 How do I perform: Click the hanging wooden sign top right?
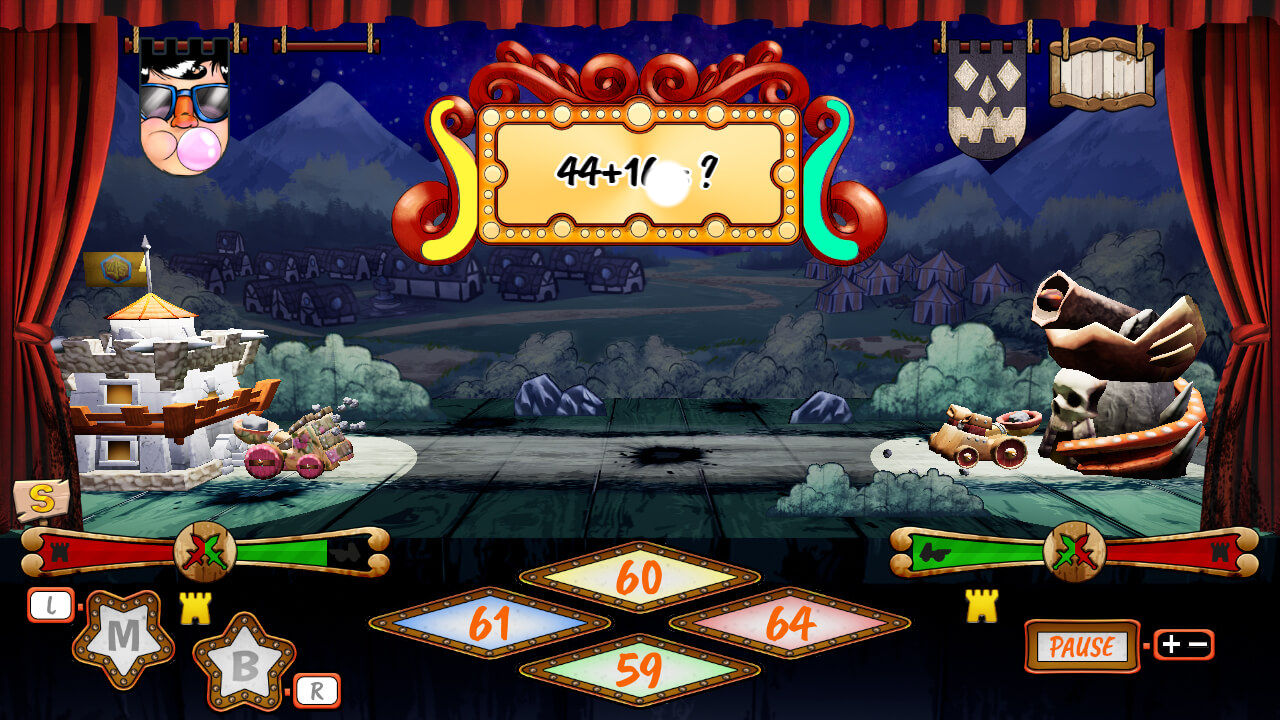pyautogui.click(x=1100, y=75)
